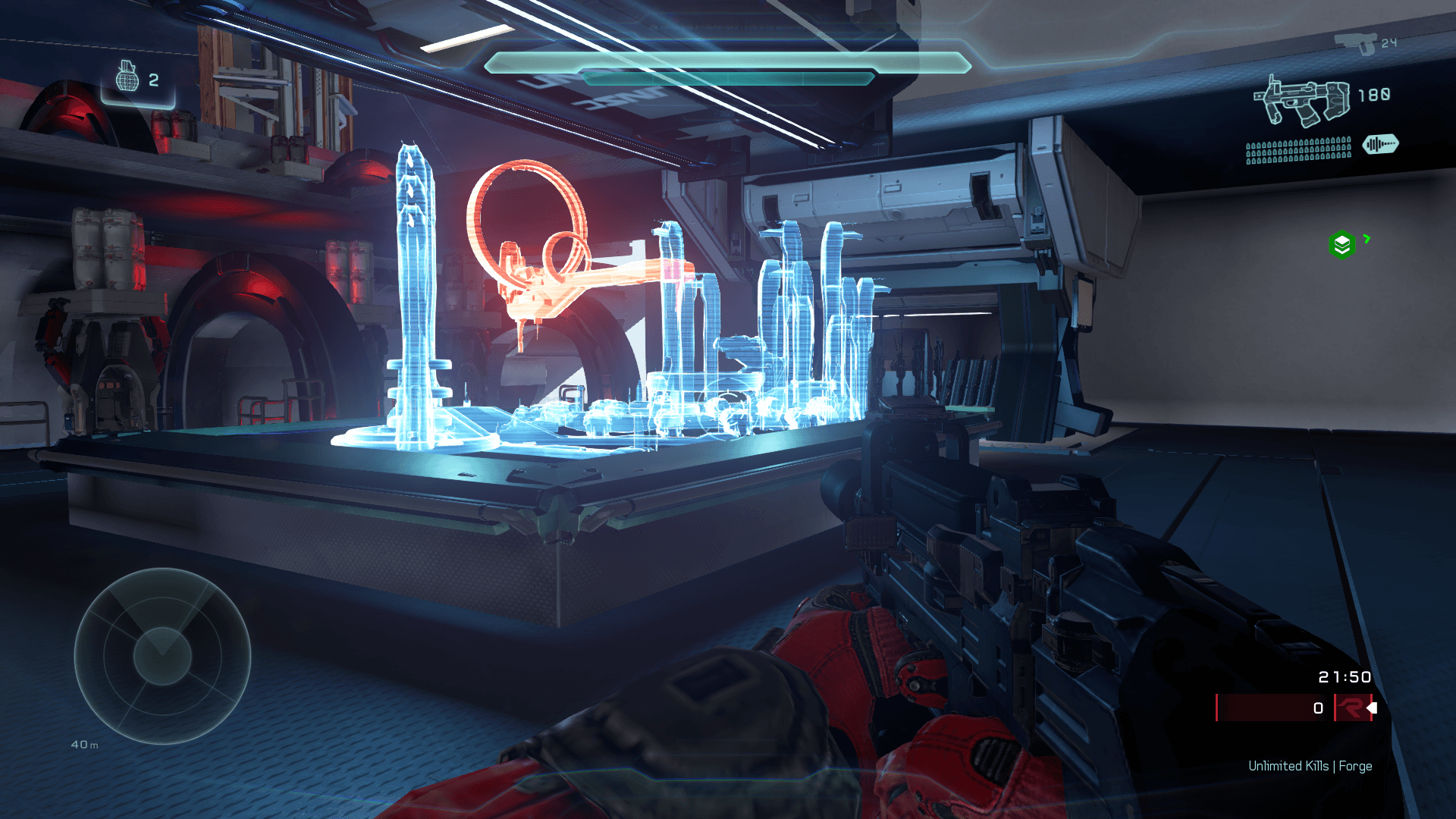Screen dimensions: 1456x819
Task: Select the green hexagon waypoint marker
Action: point(1341,244)
